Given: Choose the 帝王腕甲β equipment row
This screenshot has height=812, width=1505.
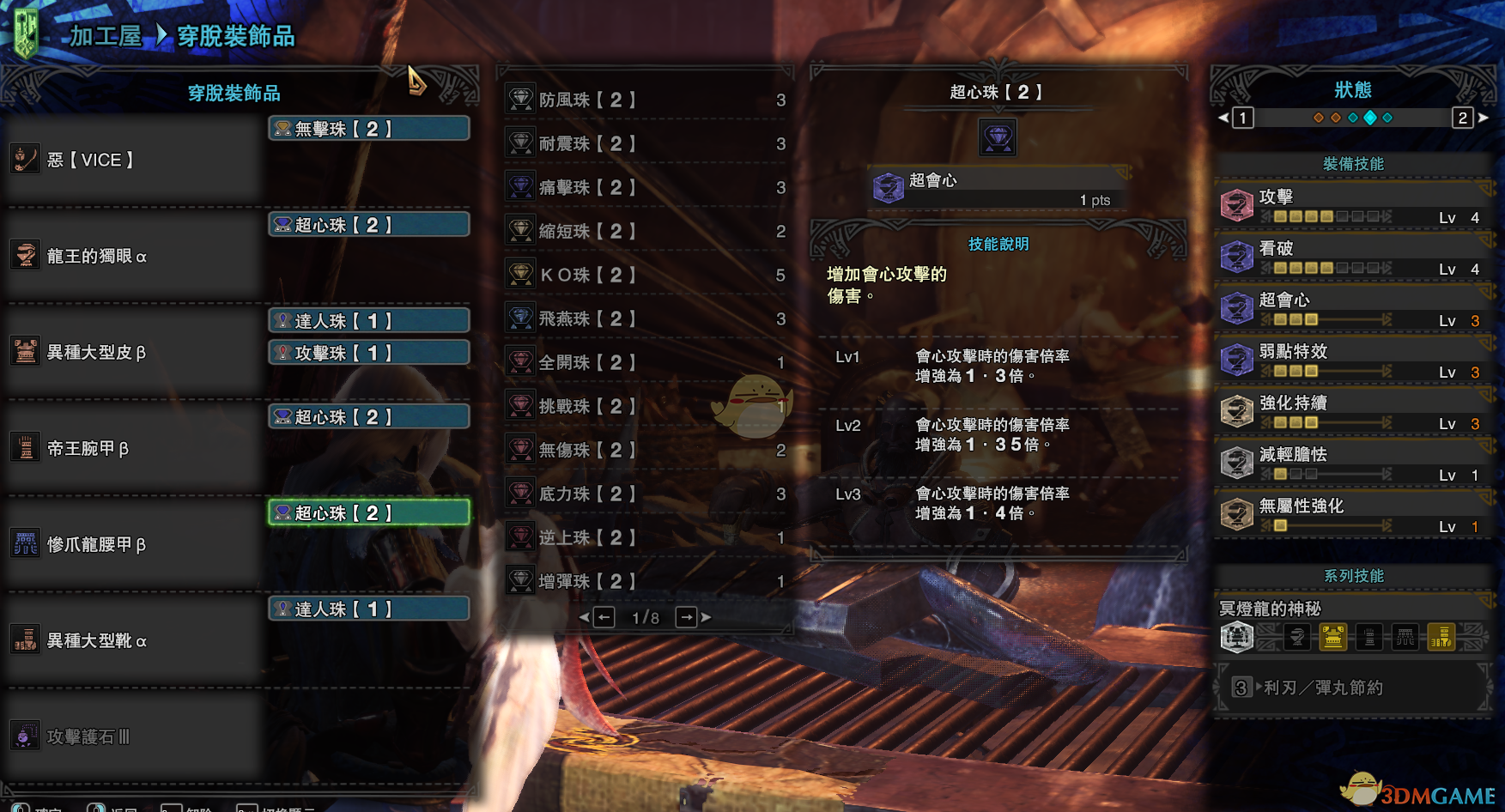Looking at the screenshot, I should click(133, 448).
